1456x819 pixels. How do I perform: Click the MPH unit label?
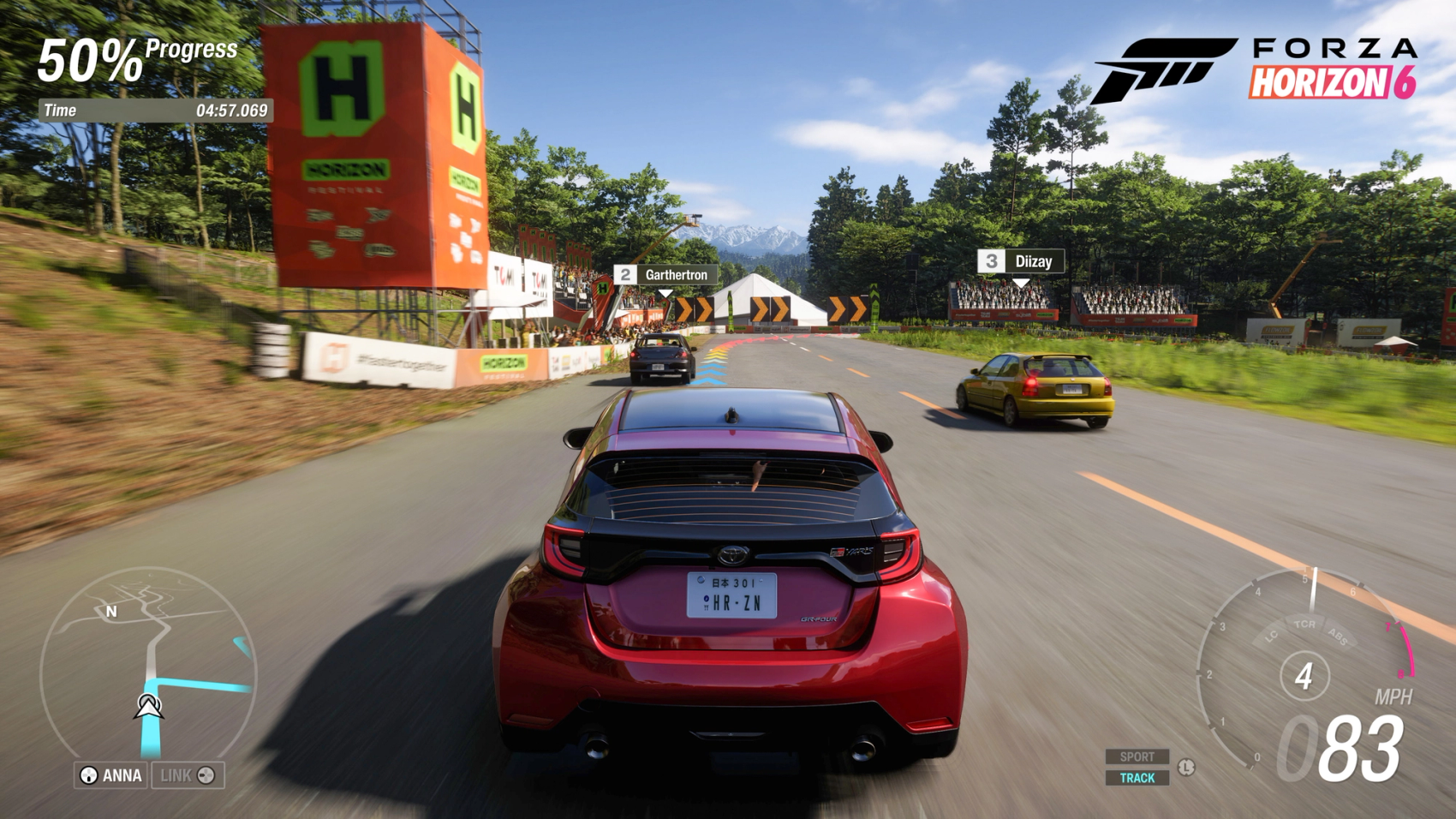tap(1394, 696)
